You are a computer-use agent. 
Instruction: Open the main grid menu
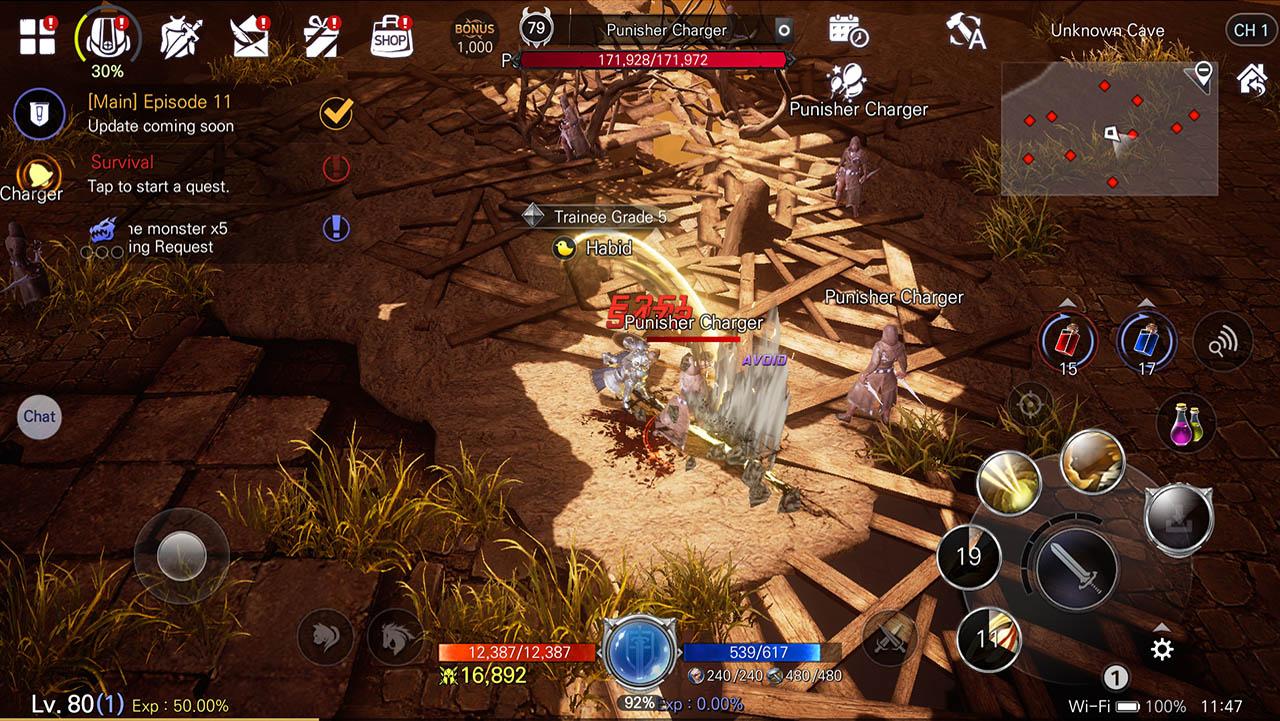tap(38, 36)
